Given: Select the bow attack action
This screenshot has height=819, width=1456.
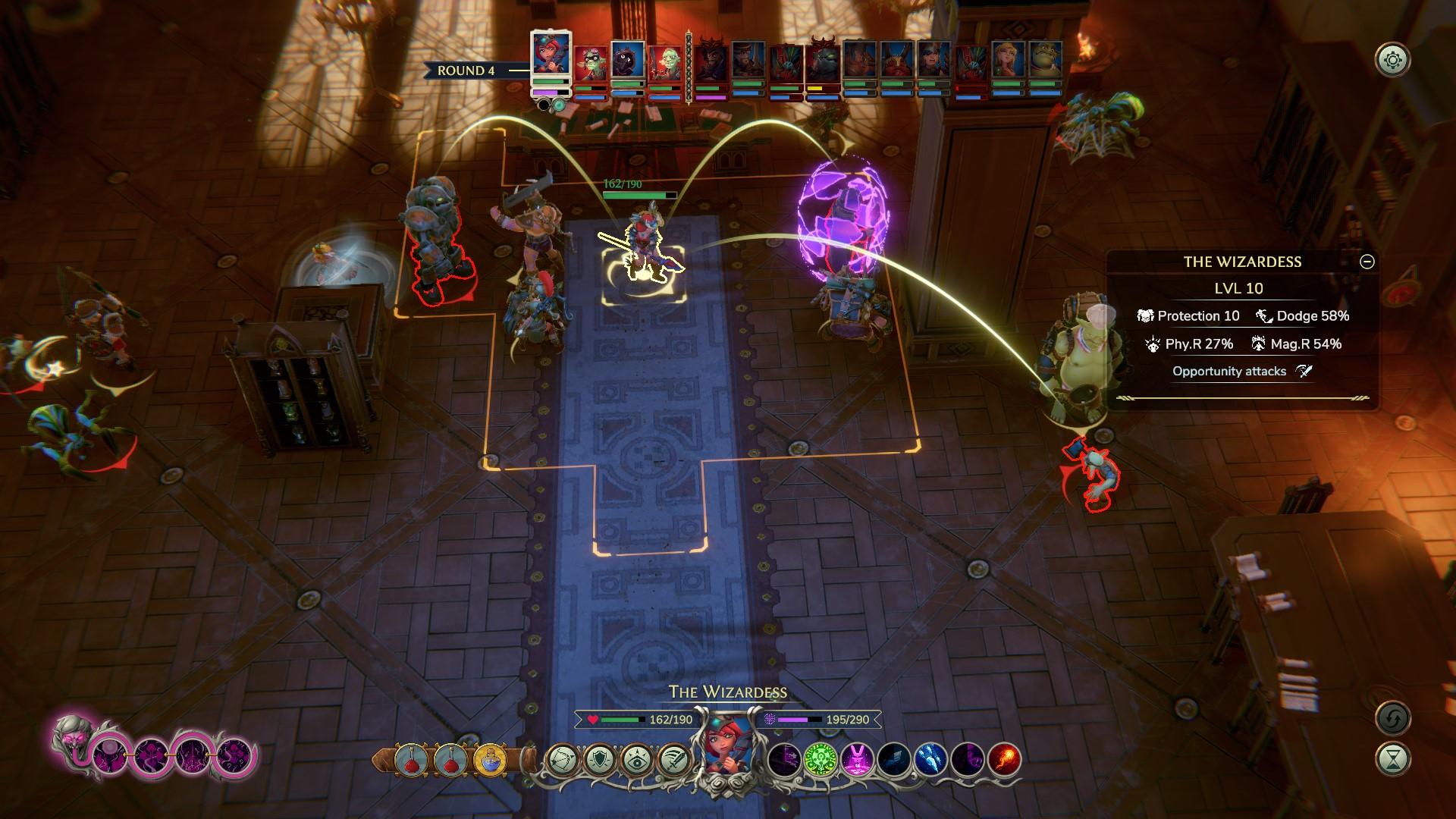Looking at the screenshot, I should (x=562, y=759).
